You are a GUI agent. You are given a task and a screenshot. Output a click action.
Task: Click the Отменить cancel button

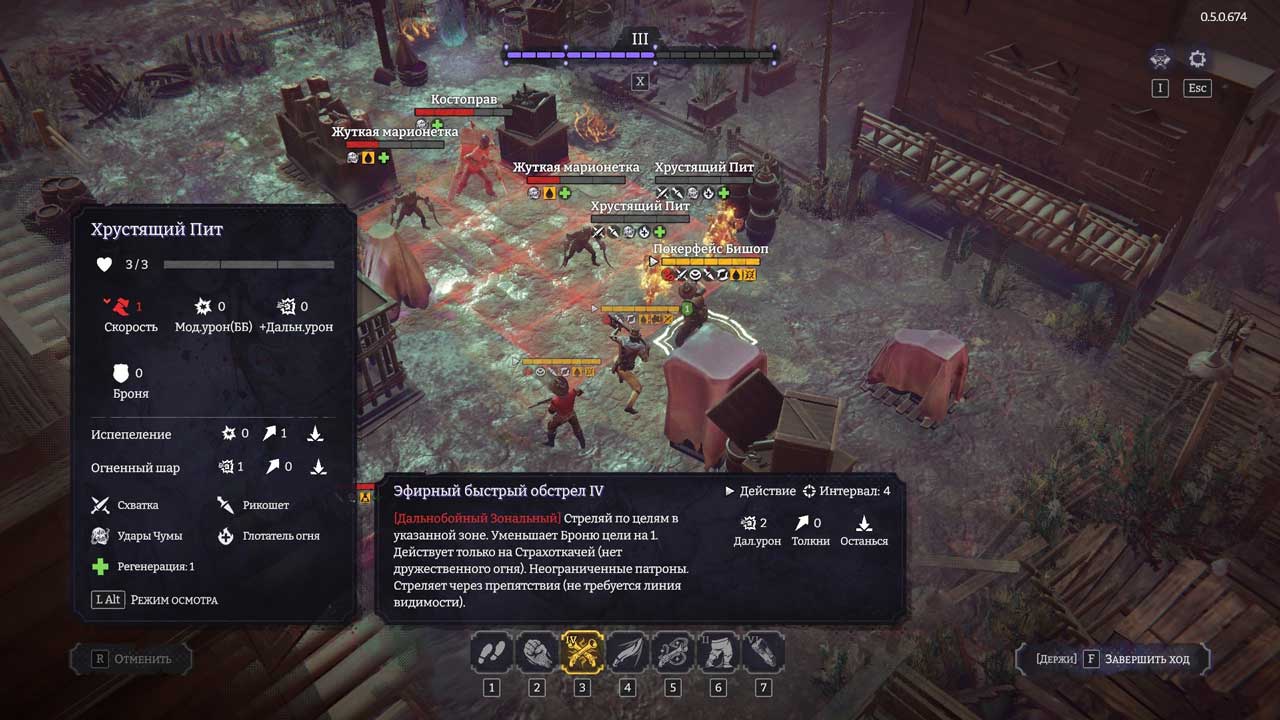click(x=131, y=659)
